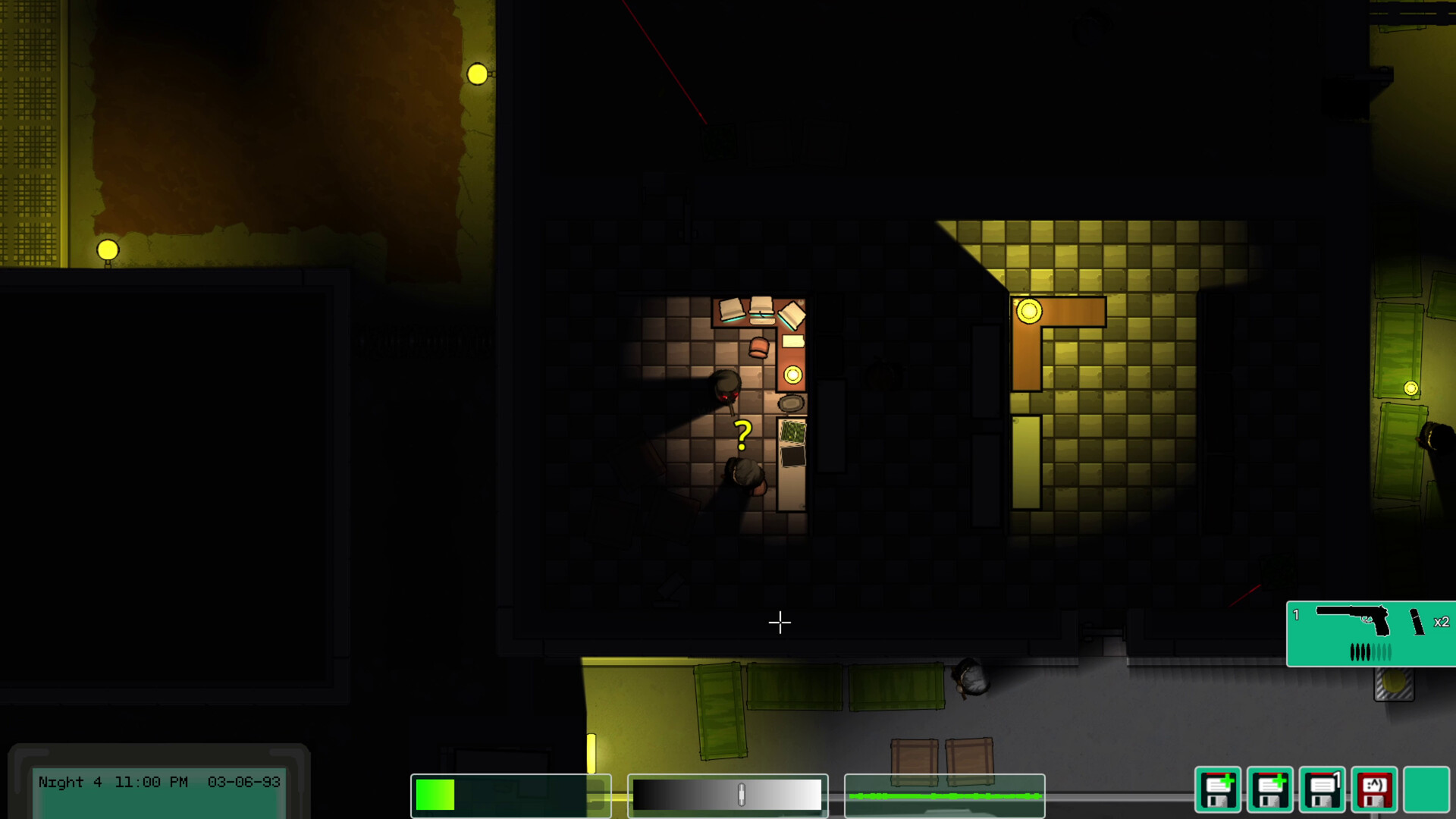Click the second green-plus save floppy icon

(1269, 790)
